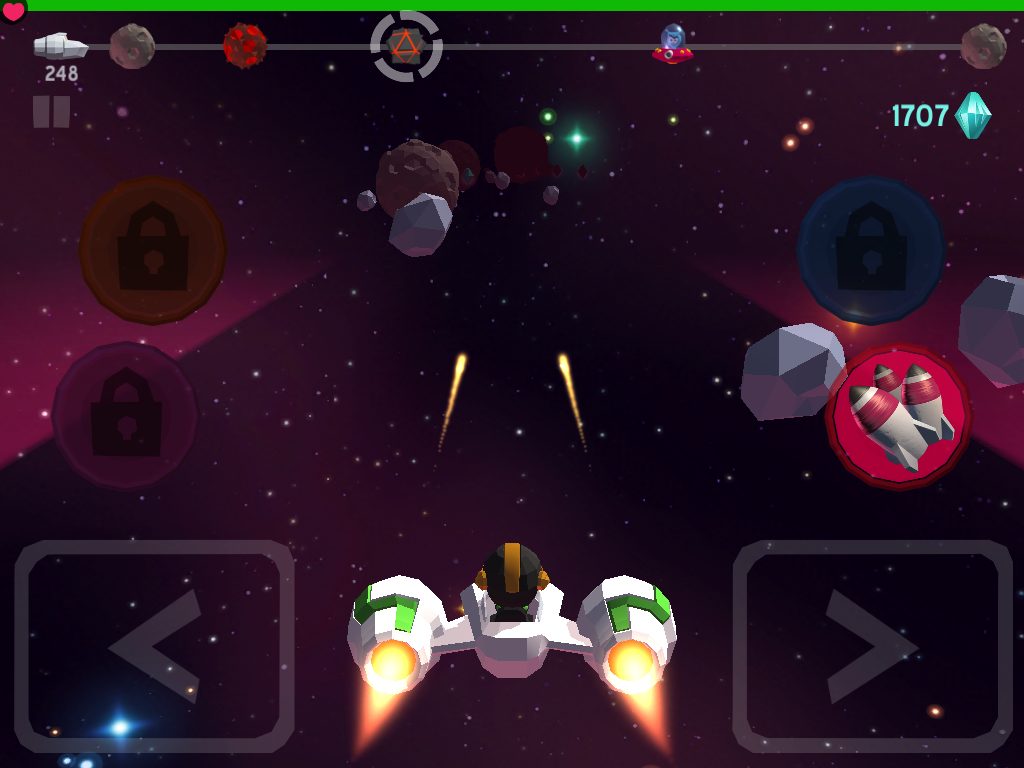Tap the locked purple ability button
1024x768 pixels.
click(125, 415)
